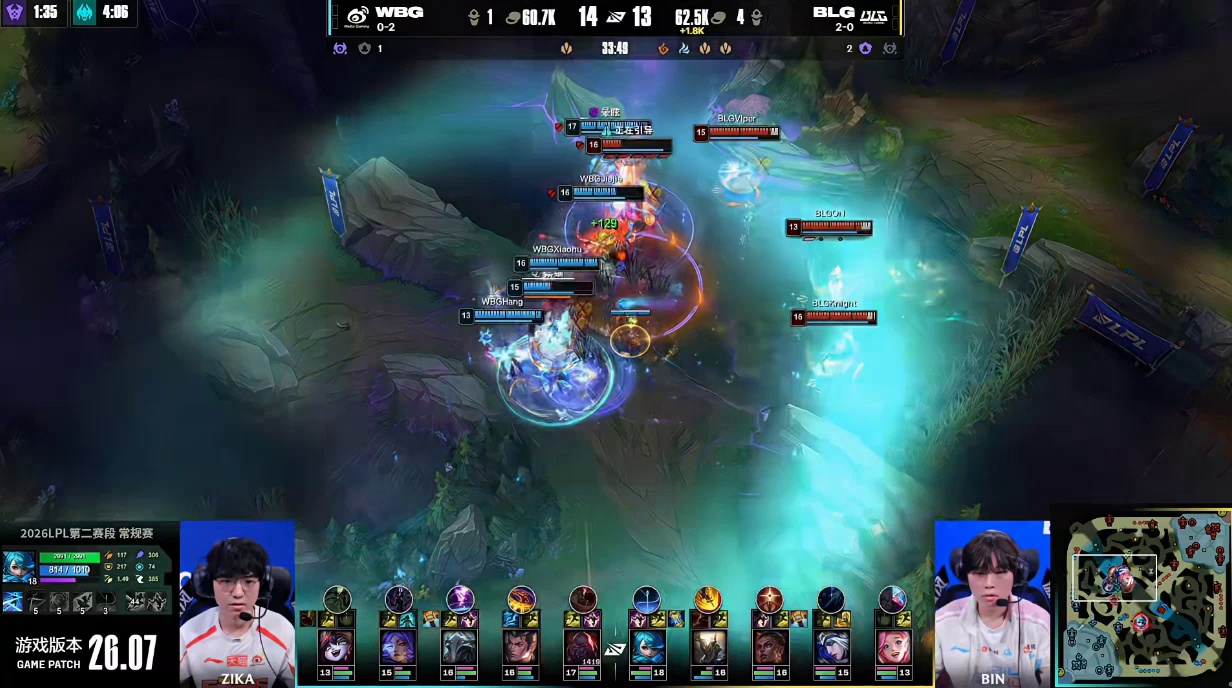This screenshot has height=688, width=1232.
Task: Choose the grey steel-helmeted champion portrait
Action: click(459, 647)
